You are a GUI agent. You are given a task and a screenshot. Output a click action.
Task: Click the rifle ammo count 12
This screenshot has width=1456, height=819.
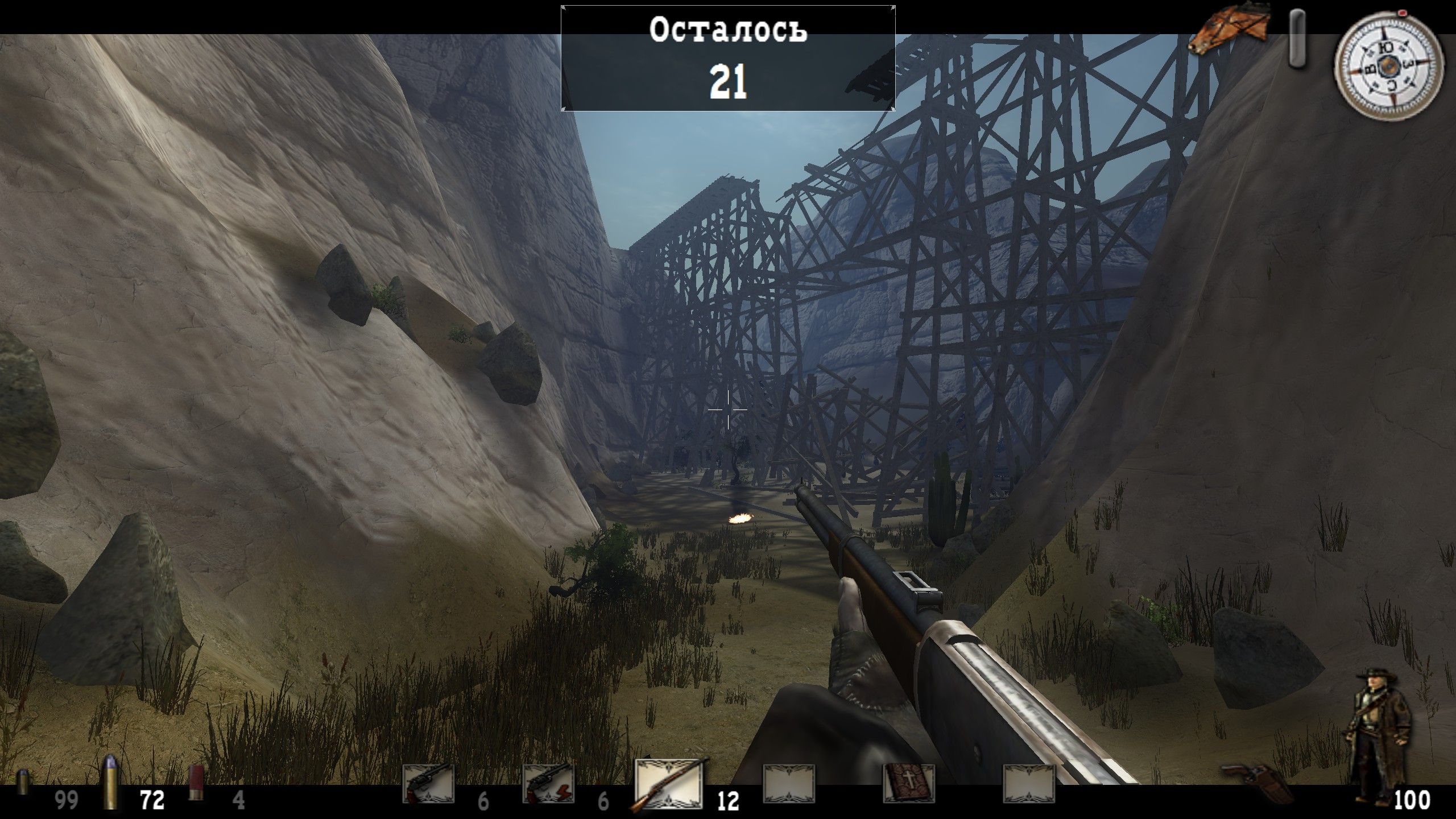[727, 801]
